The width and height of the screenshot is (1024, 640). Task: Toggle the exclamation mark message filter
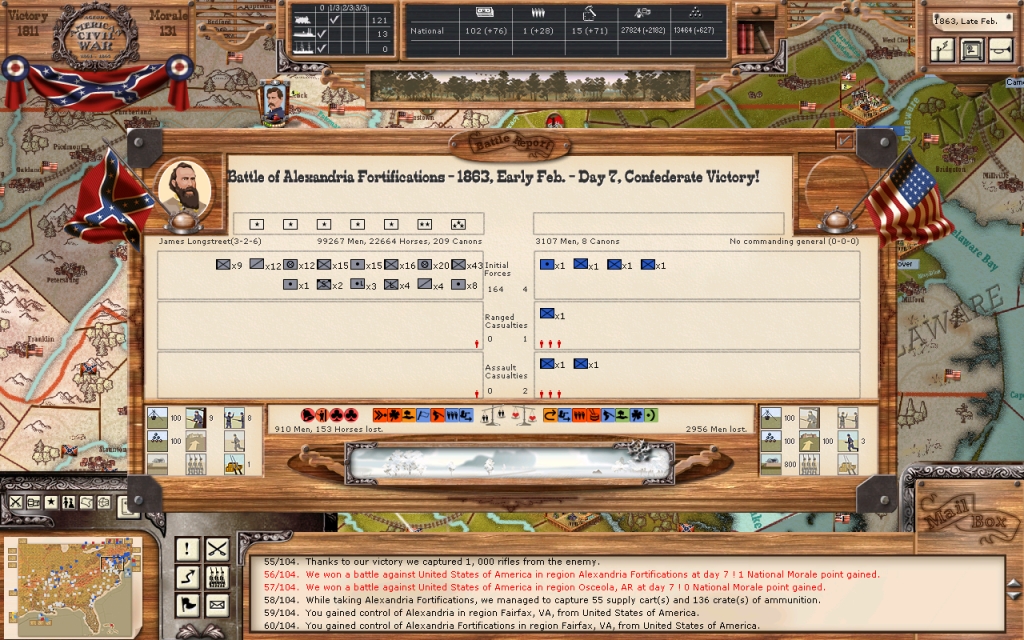[187, 549]
